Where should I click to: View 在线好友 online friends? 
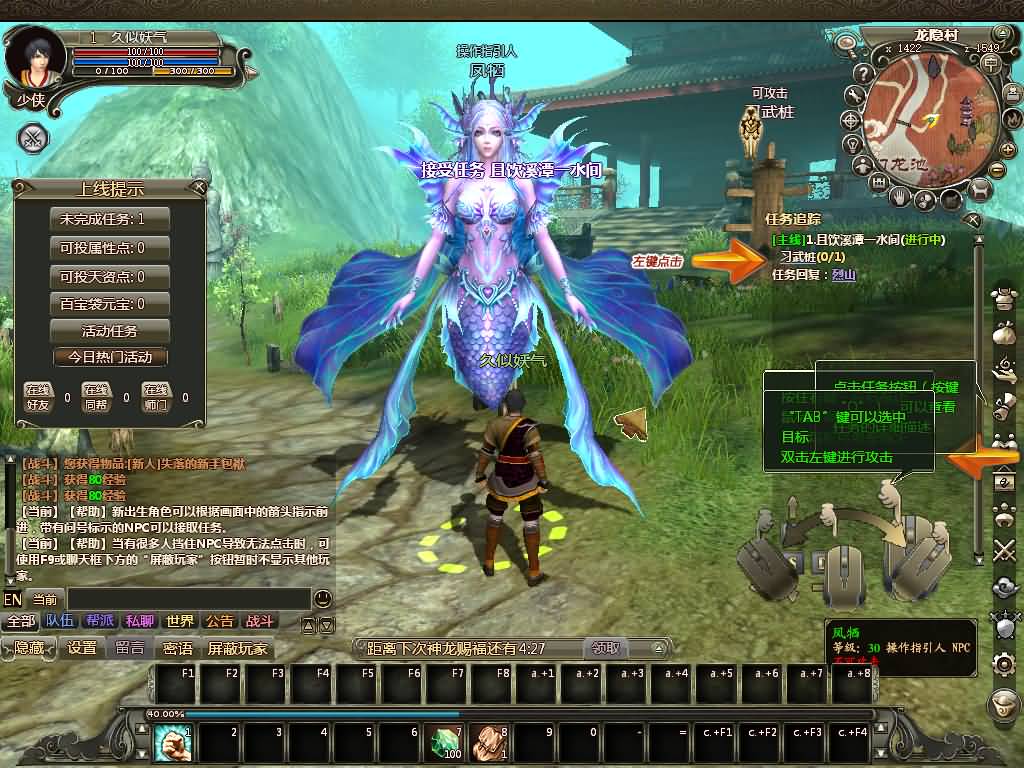38,397
